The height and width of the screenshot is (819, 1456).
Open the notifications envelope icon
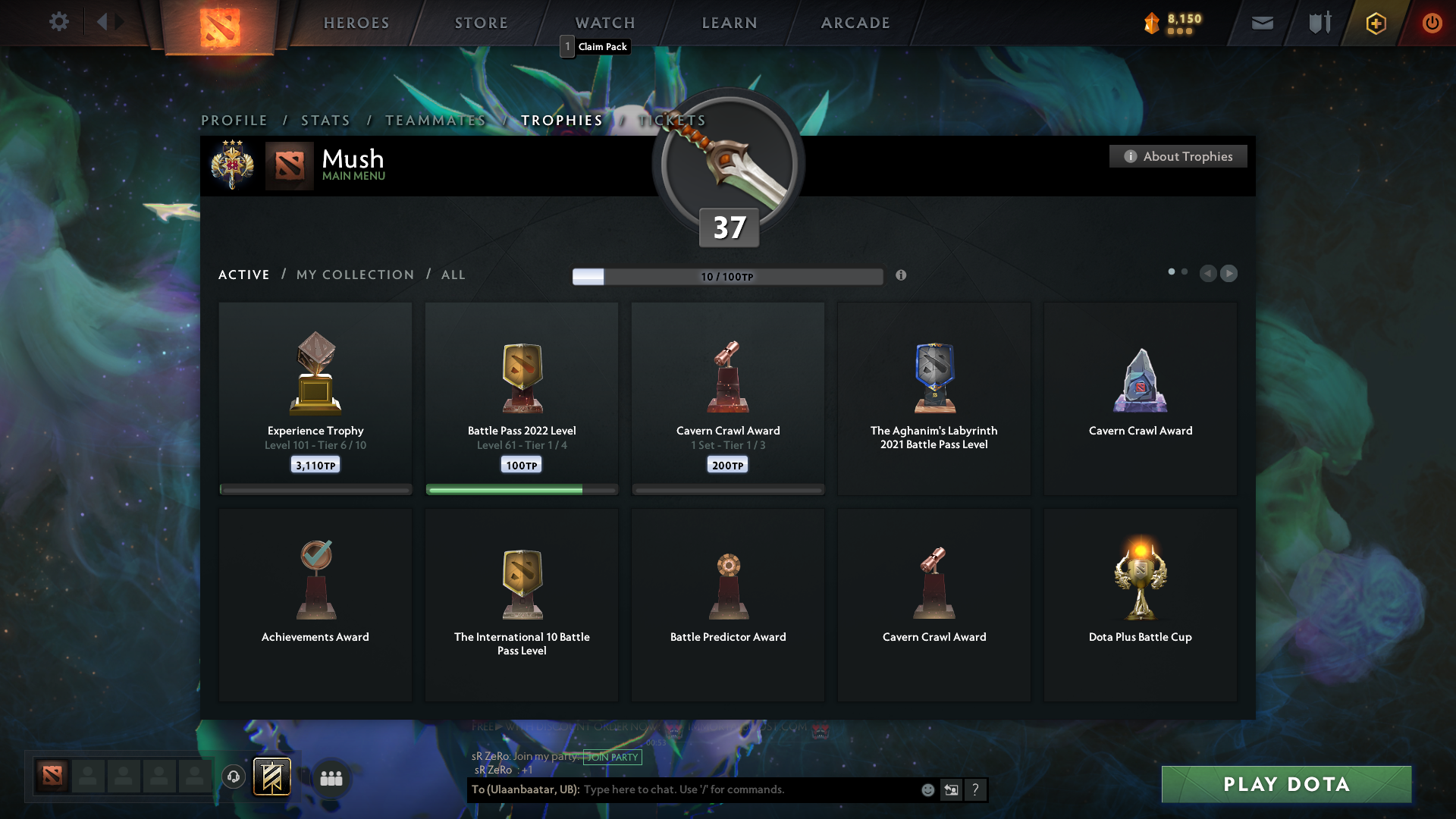click(x=1262, y=23)
